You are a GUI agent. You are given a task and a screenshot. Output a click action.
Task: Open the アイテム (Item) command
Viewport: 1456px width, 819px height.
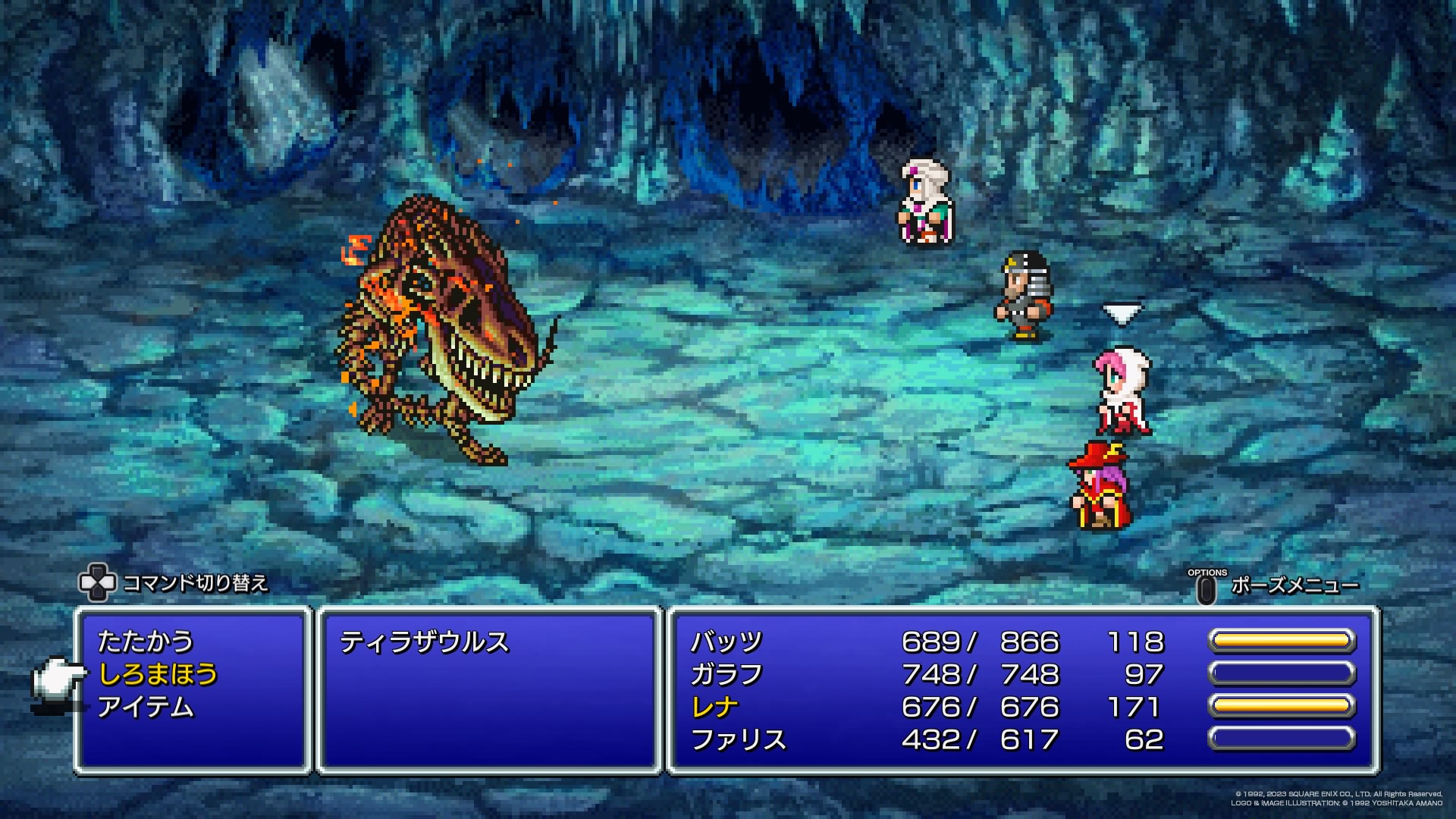point(146,707)
